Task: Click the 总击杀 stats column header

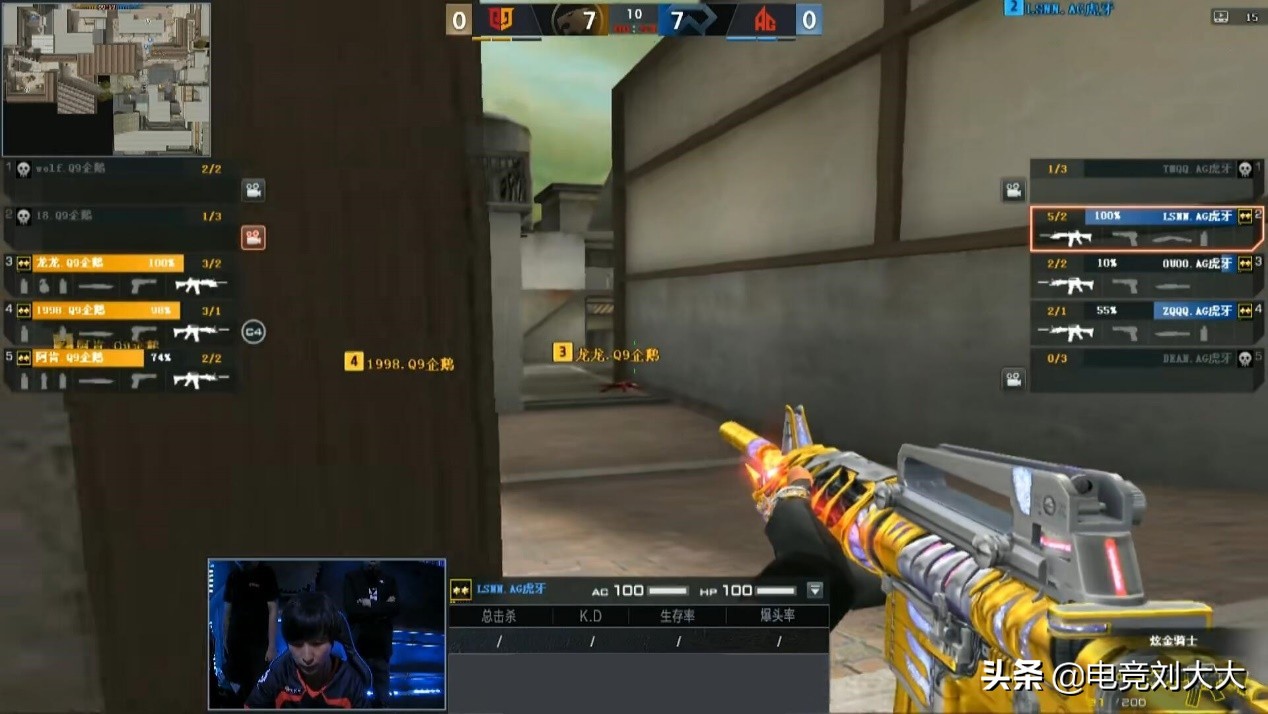Action: pos(499,616)
